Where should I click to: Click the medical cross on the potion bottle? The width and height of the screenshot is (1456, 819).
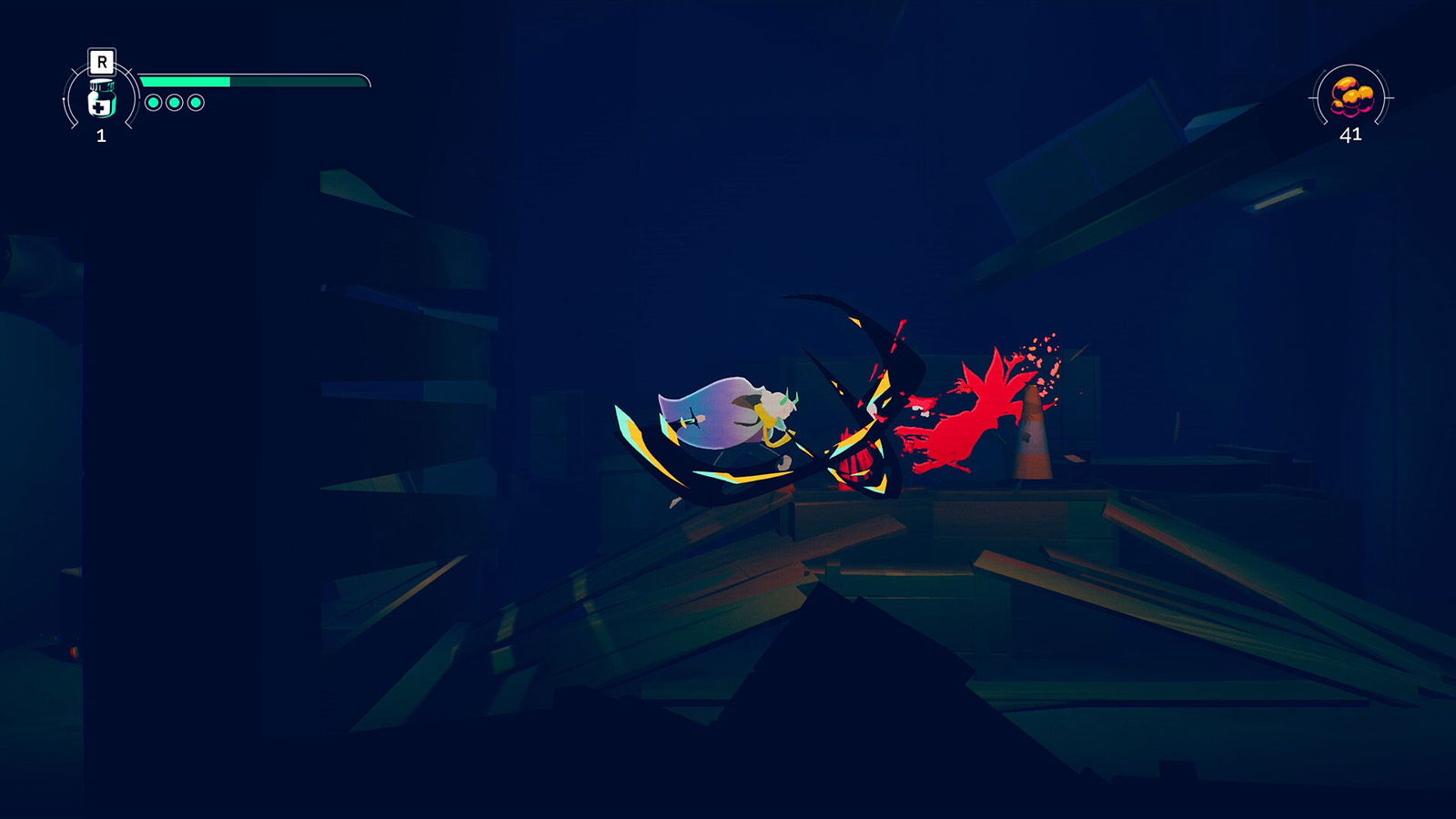coord(98,108)
